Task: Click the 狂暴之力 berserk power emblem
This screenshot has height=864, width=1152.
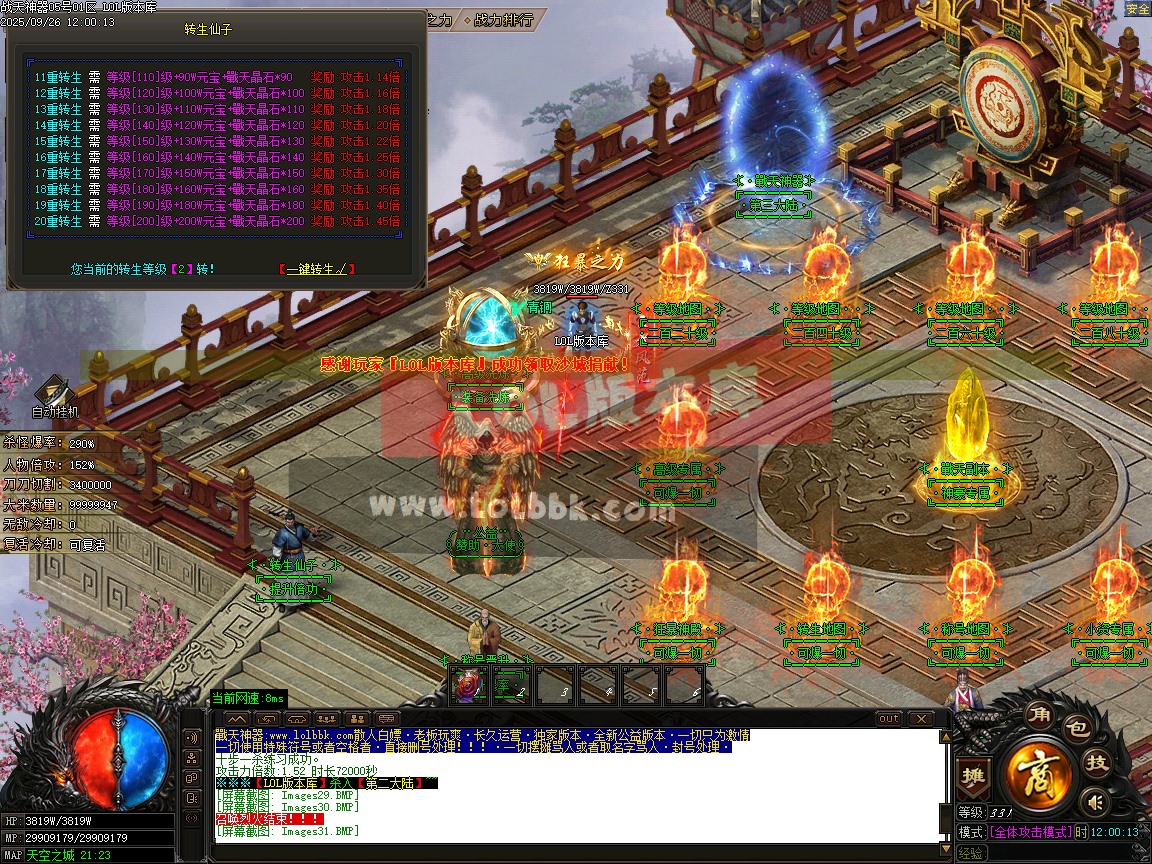Action: click(580, 261)
